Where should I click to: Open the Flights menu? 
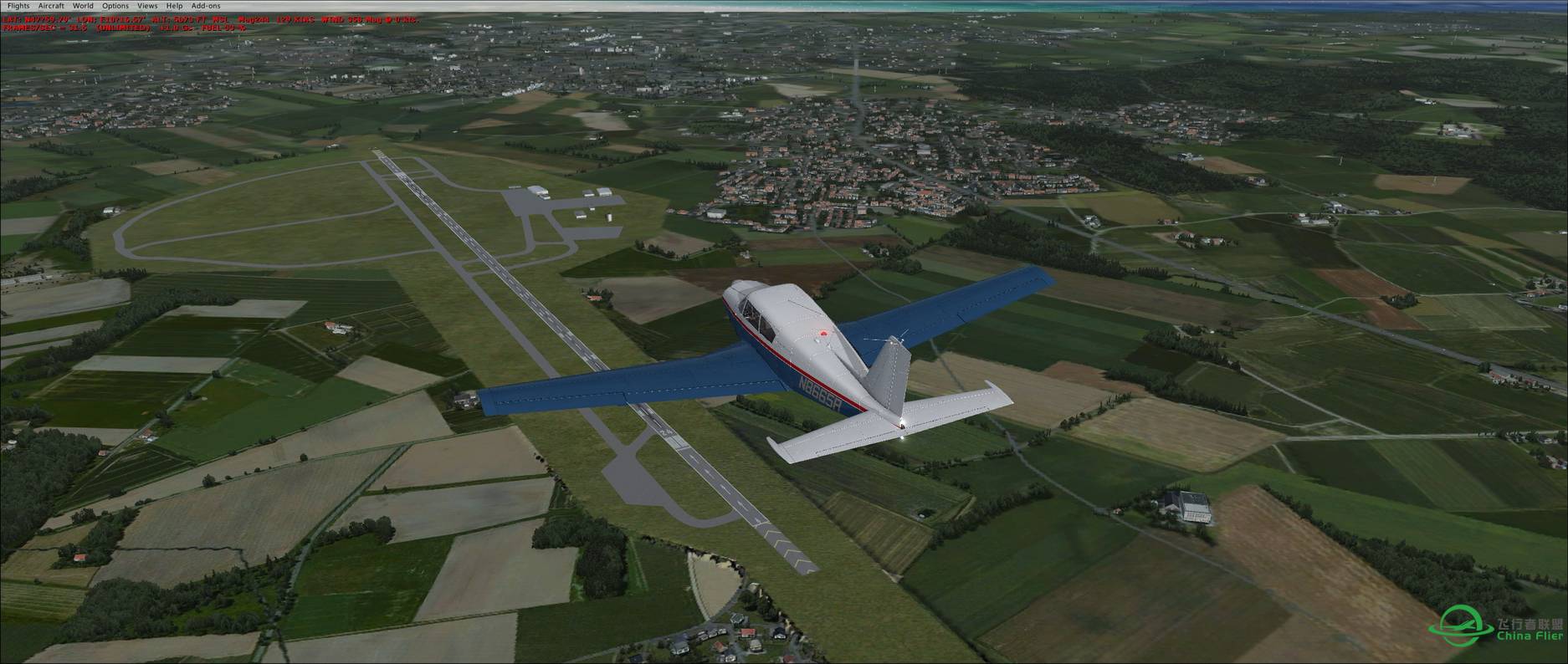18,6
